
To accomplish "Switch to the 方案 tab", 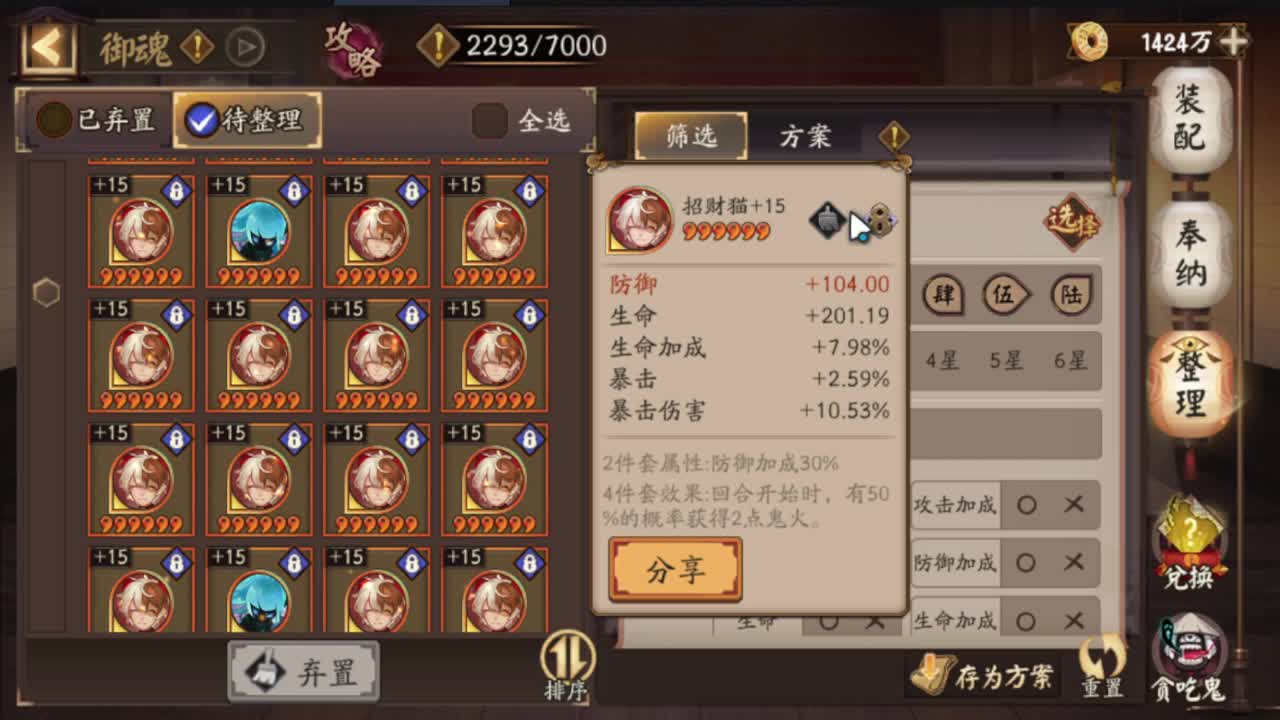I will [807, 137].
